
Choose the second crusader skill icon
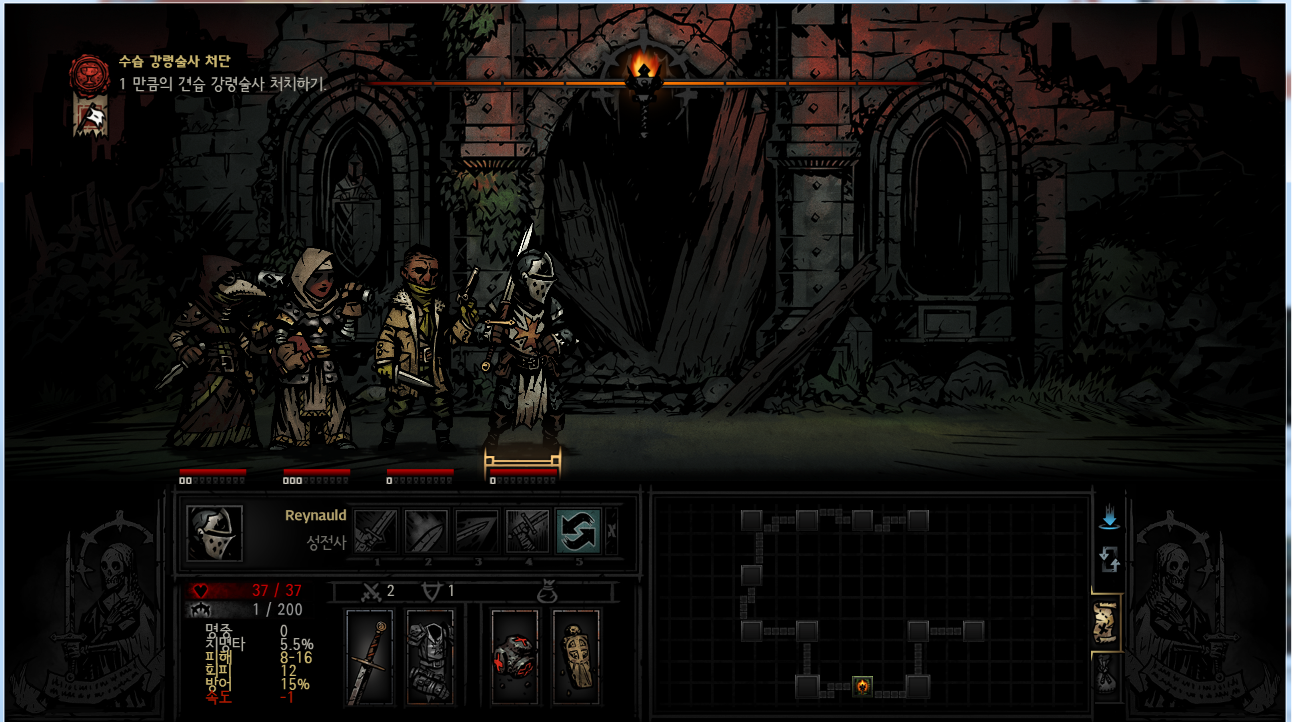pos(426,531)
